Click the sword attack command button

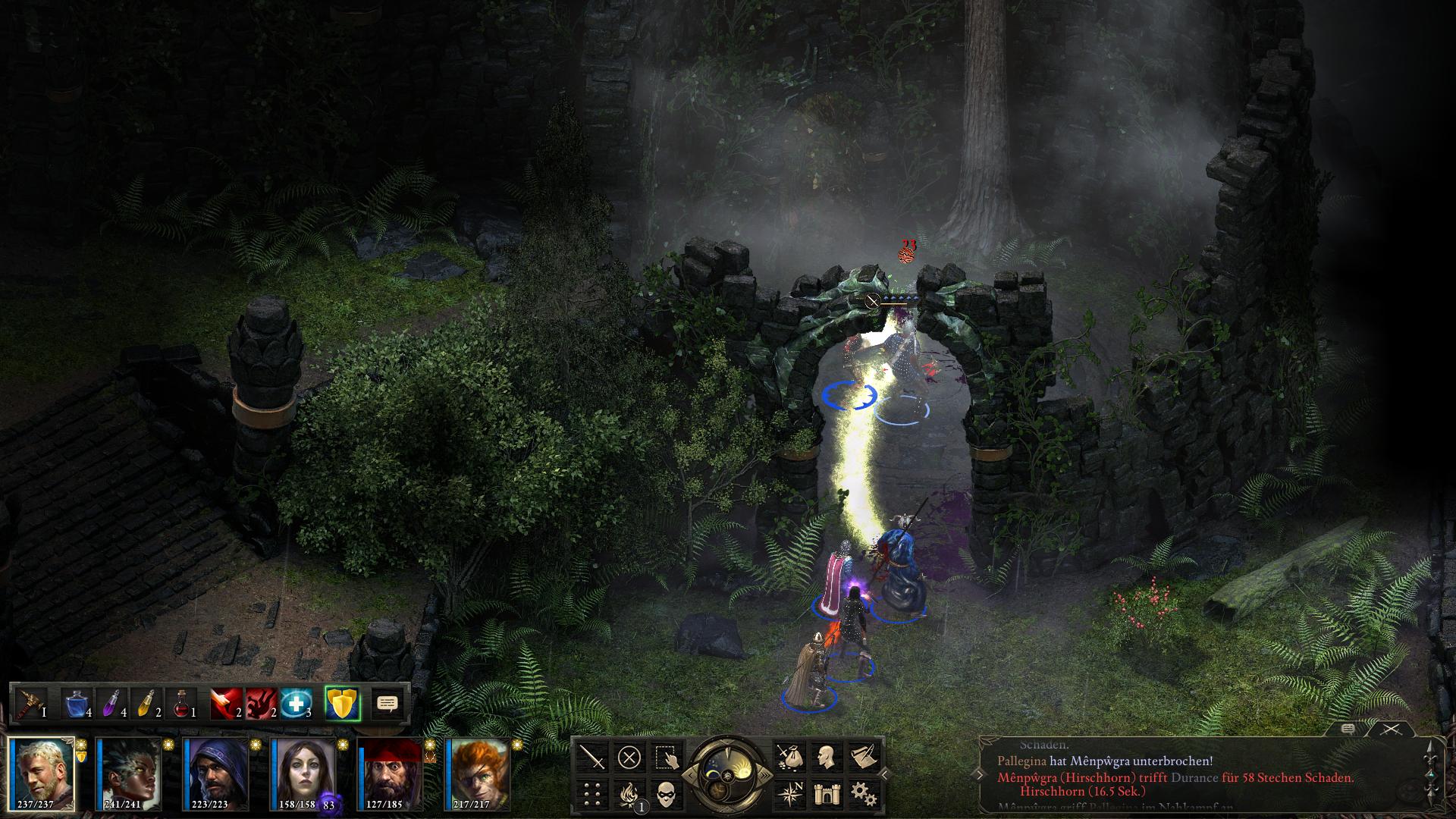click(592, 757)
